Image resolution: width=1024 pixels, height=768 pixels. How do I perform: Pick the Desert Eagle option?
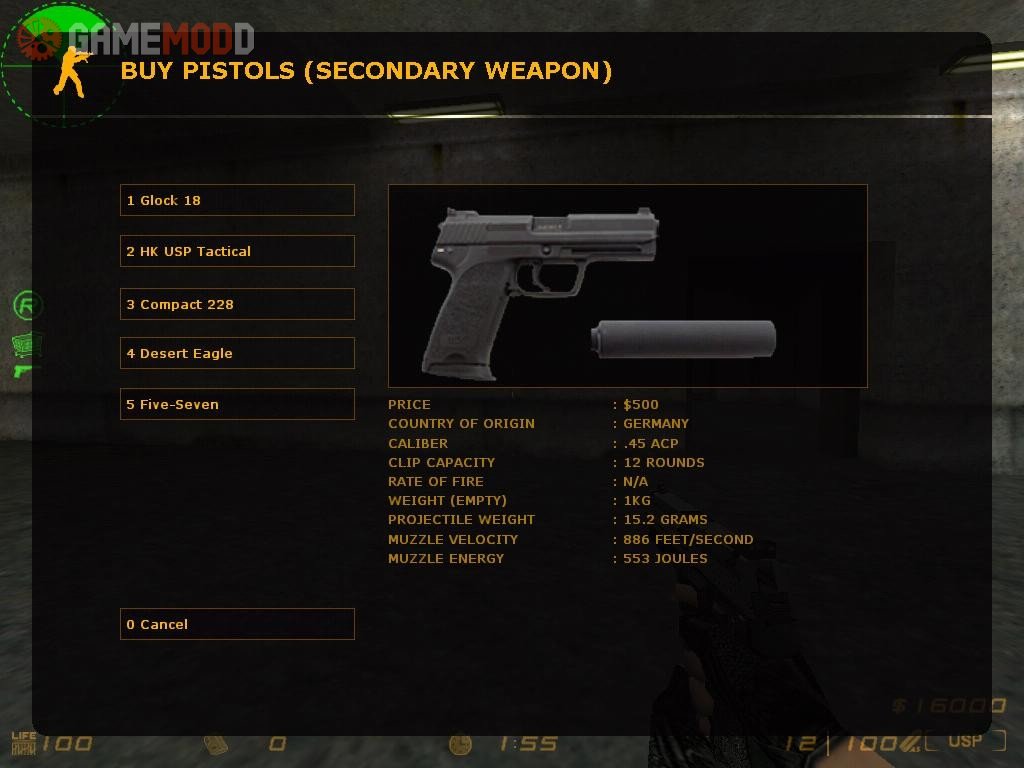pos(237,353)
